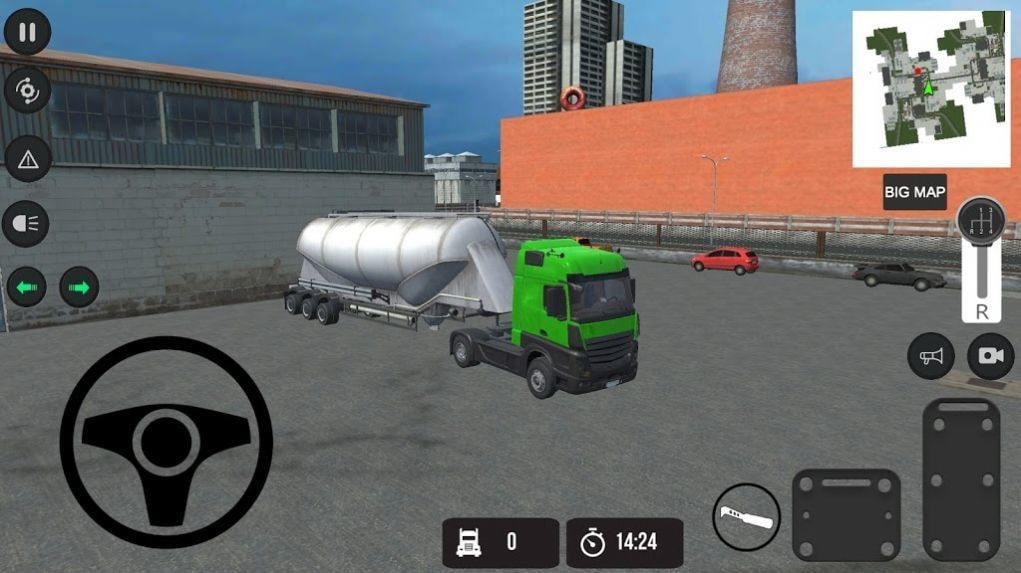Engage the handbrake lever button
This screenshot has height=573, width=1021.
[746, 517]
